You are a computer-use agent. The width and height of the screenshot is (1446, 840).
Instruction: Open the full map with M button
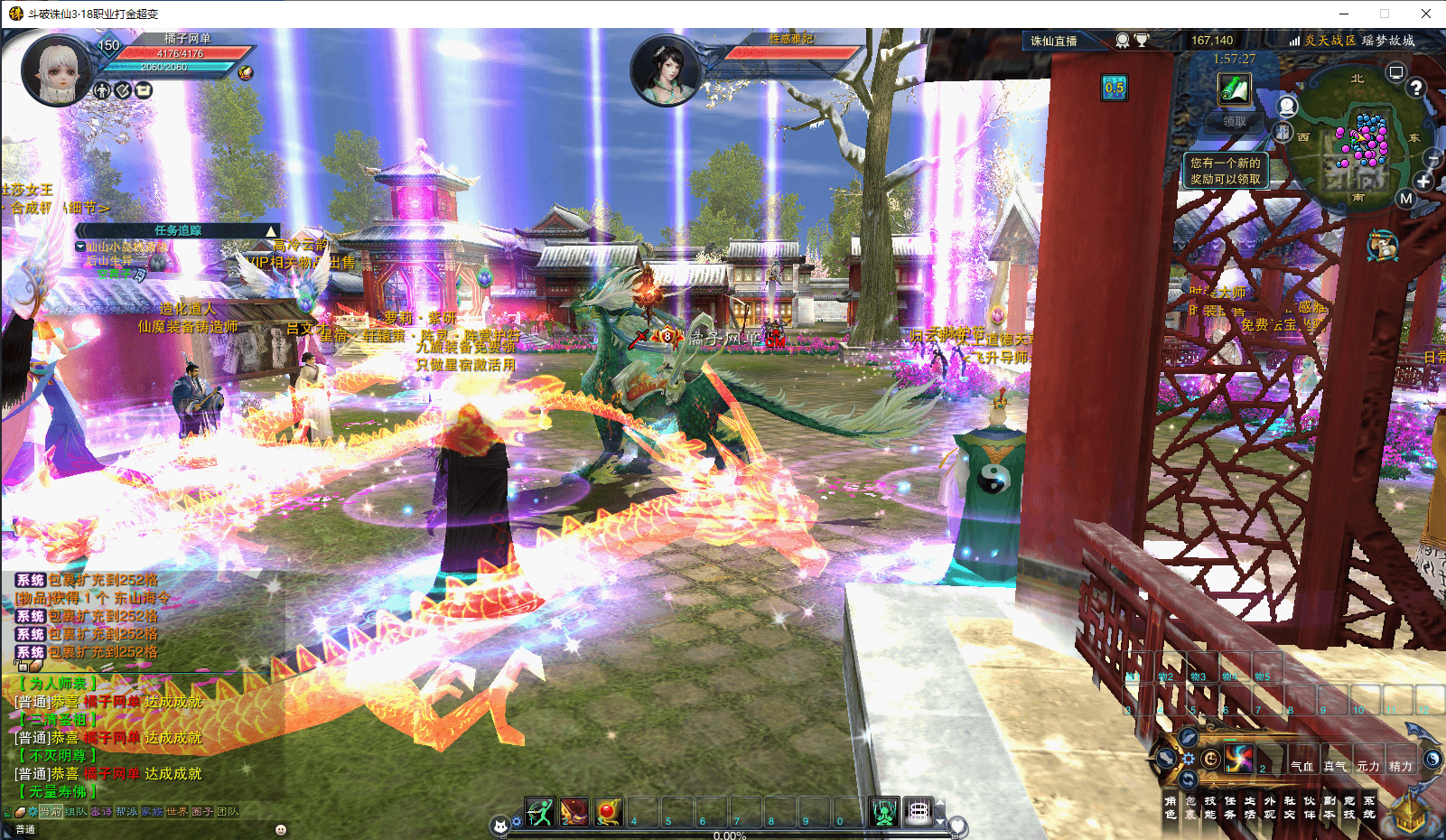[1405, 199]
